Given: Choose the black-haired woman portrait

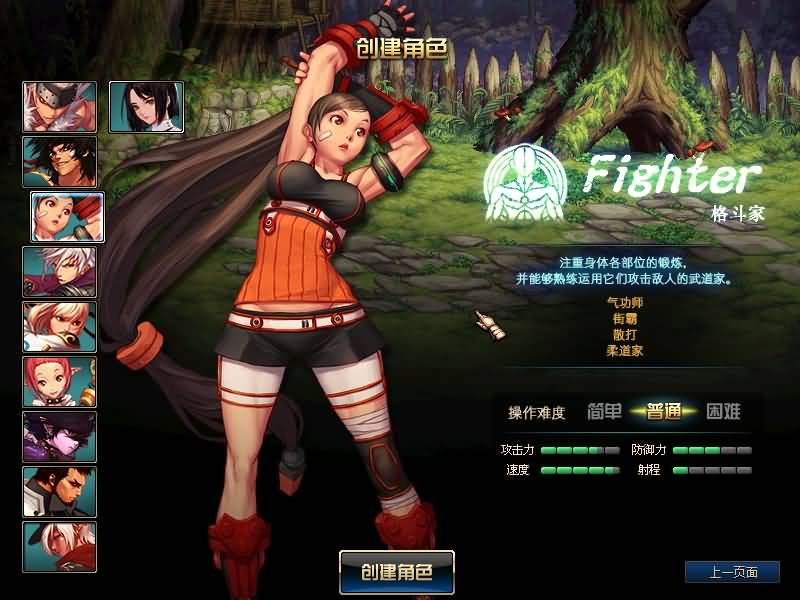Looking at the screenshot, I should [x=146, y=107].
